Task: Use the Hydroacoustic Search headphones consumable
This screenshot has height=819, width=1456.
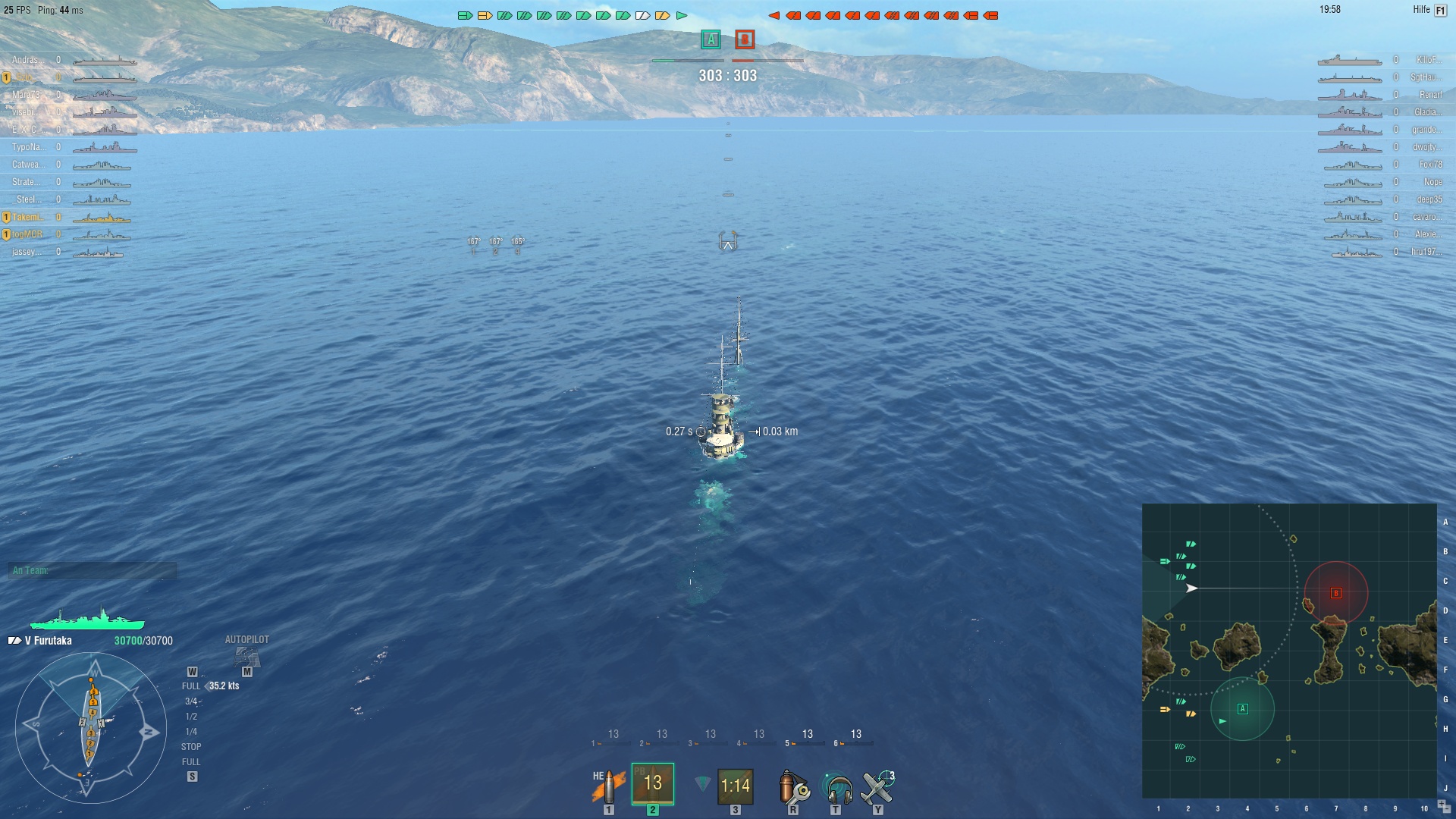Action: (836, 787)
